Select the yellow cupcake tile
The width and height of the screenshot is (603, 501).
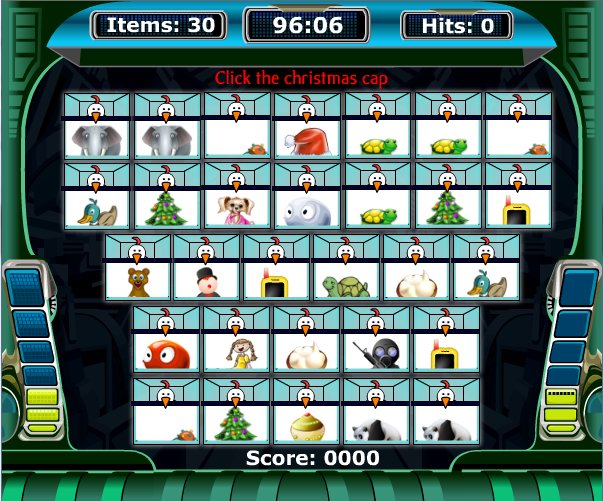308,424
